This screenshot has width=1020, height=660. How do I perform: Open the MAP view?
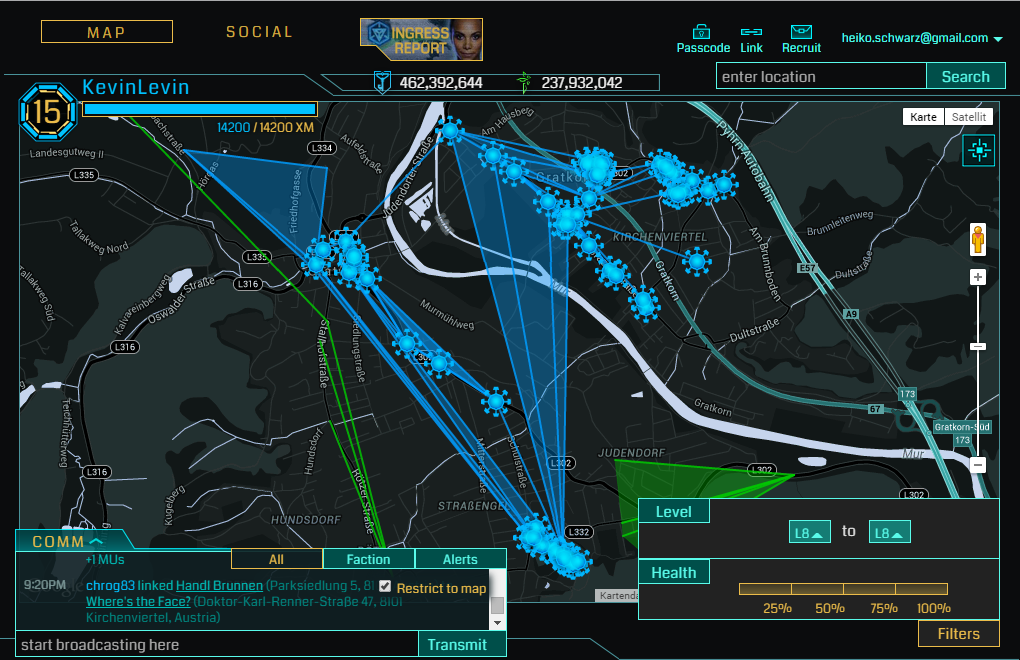click(106, 32)
